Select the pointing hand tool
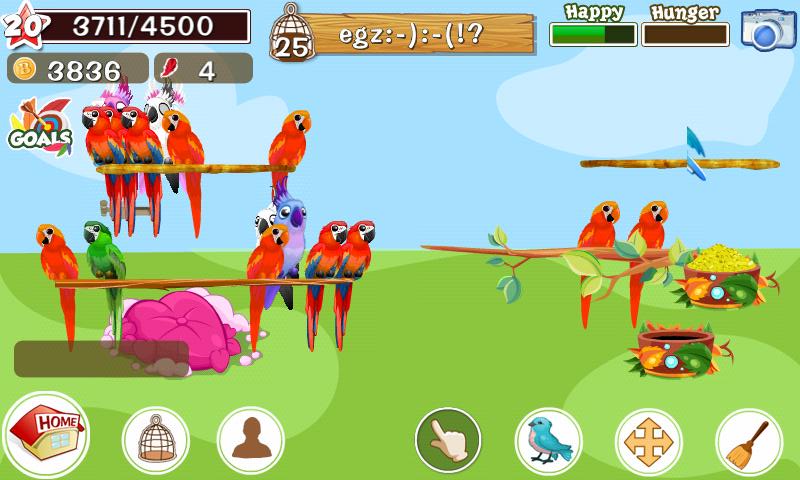The image size is (800, 480). [x=448, y=440]
